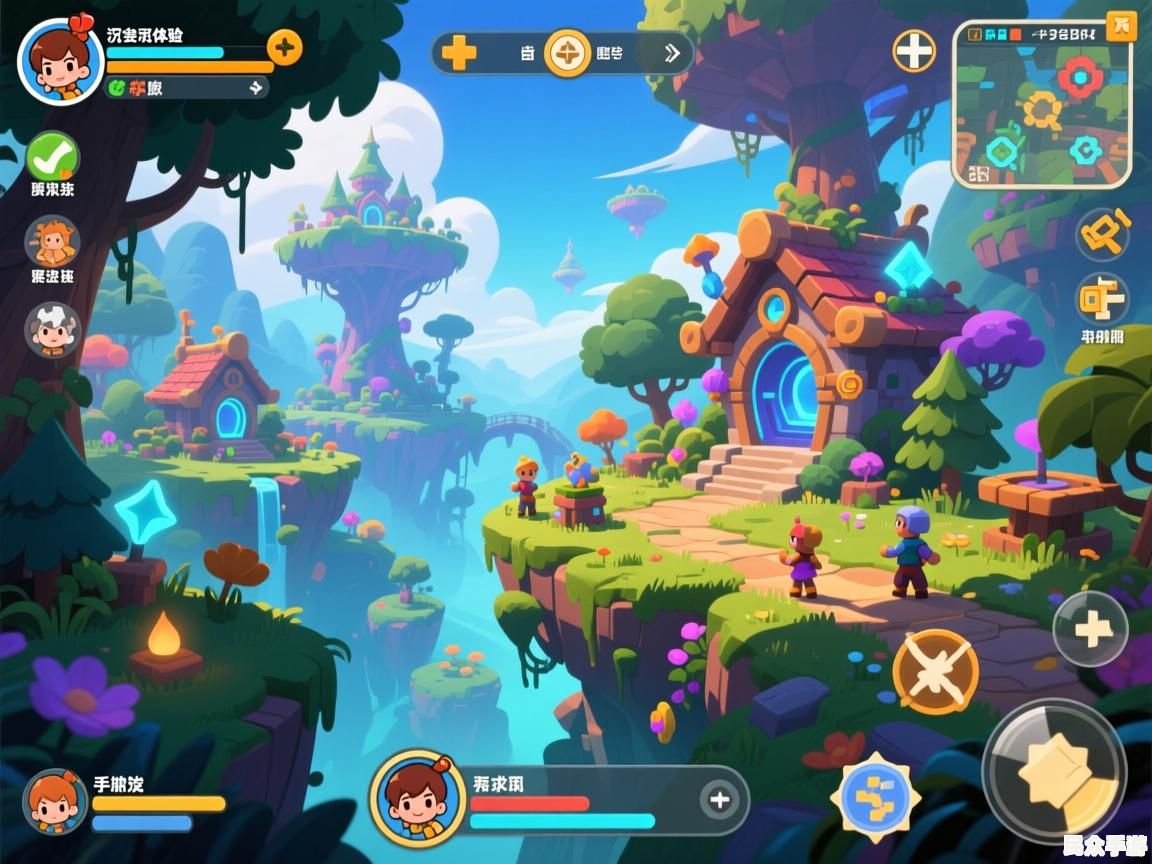Hit the large yellow star attack button
The height and width of the screenshot is (864, 1152).
click(x=1053, y=770)
